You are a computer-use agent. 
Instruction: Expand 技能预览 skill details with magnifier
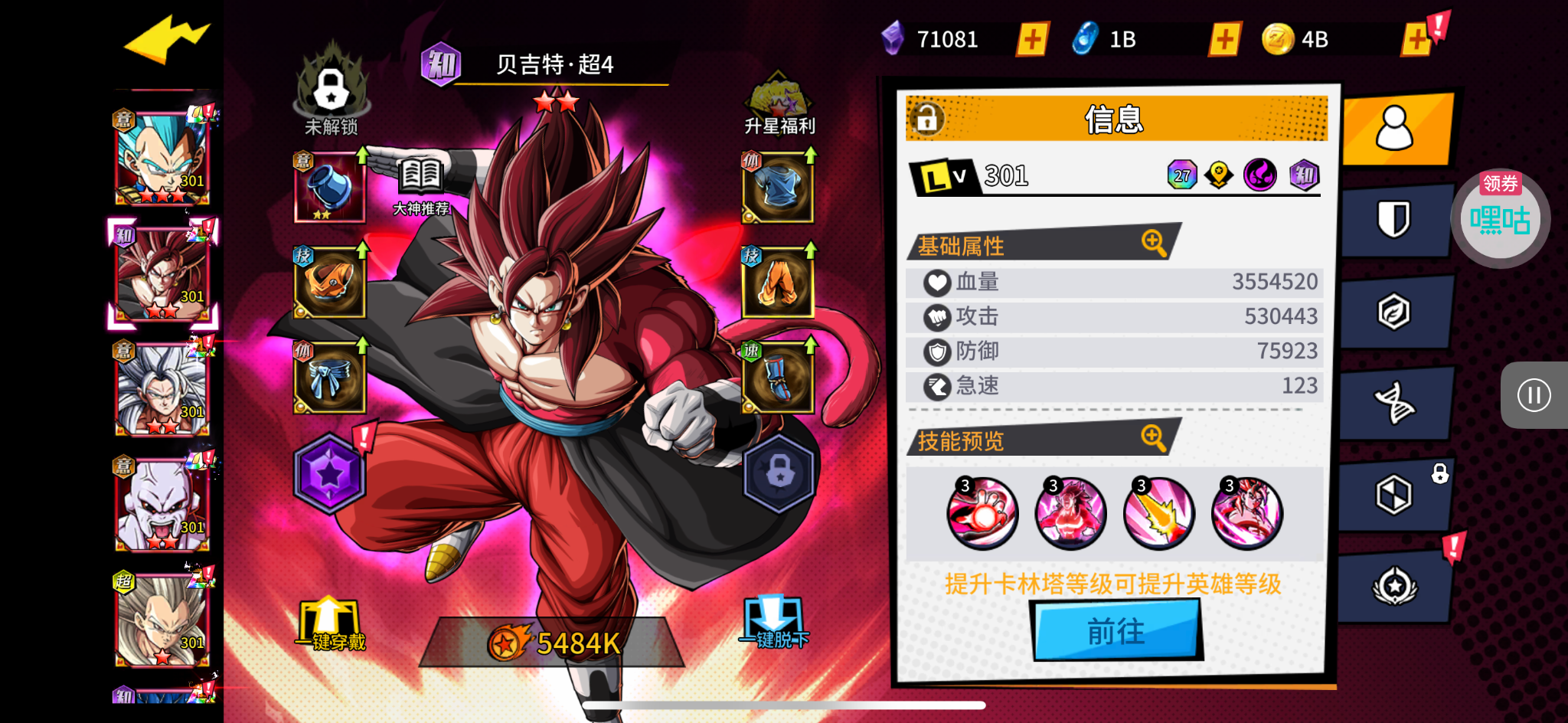(x=1153, y=438)
